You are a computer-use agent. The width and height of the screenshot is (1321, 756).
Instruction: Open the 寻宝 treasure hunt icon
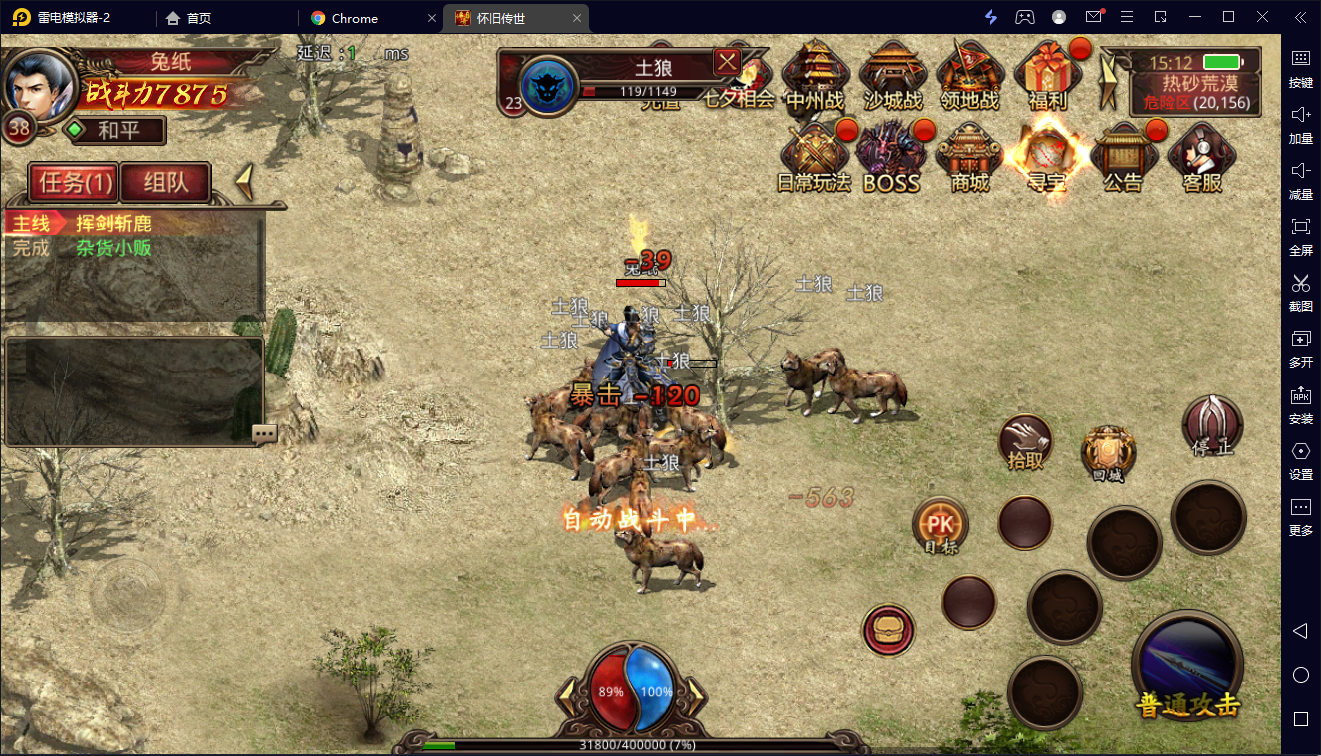1046,156
